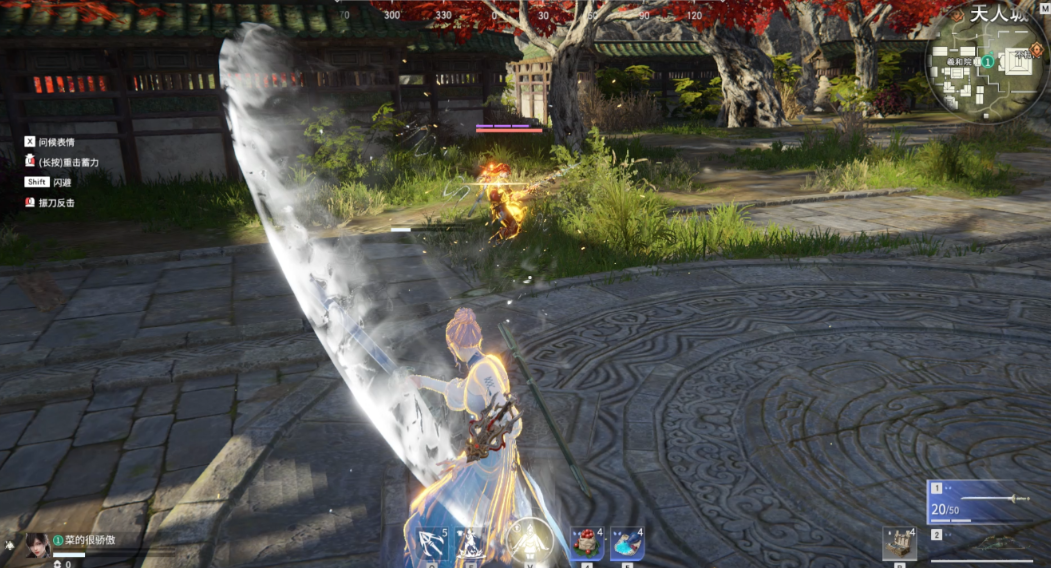Screen dimensions: 1051x568
Task: Activate the kneeling warrior skill icon
Action: (x=470, y=543)
